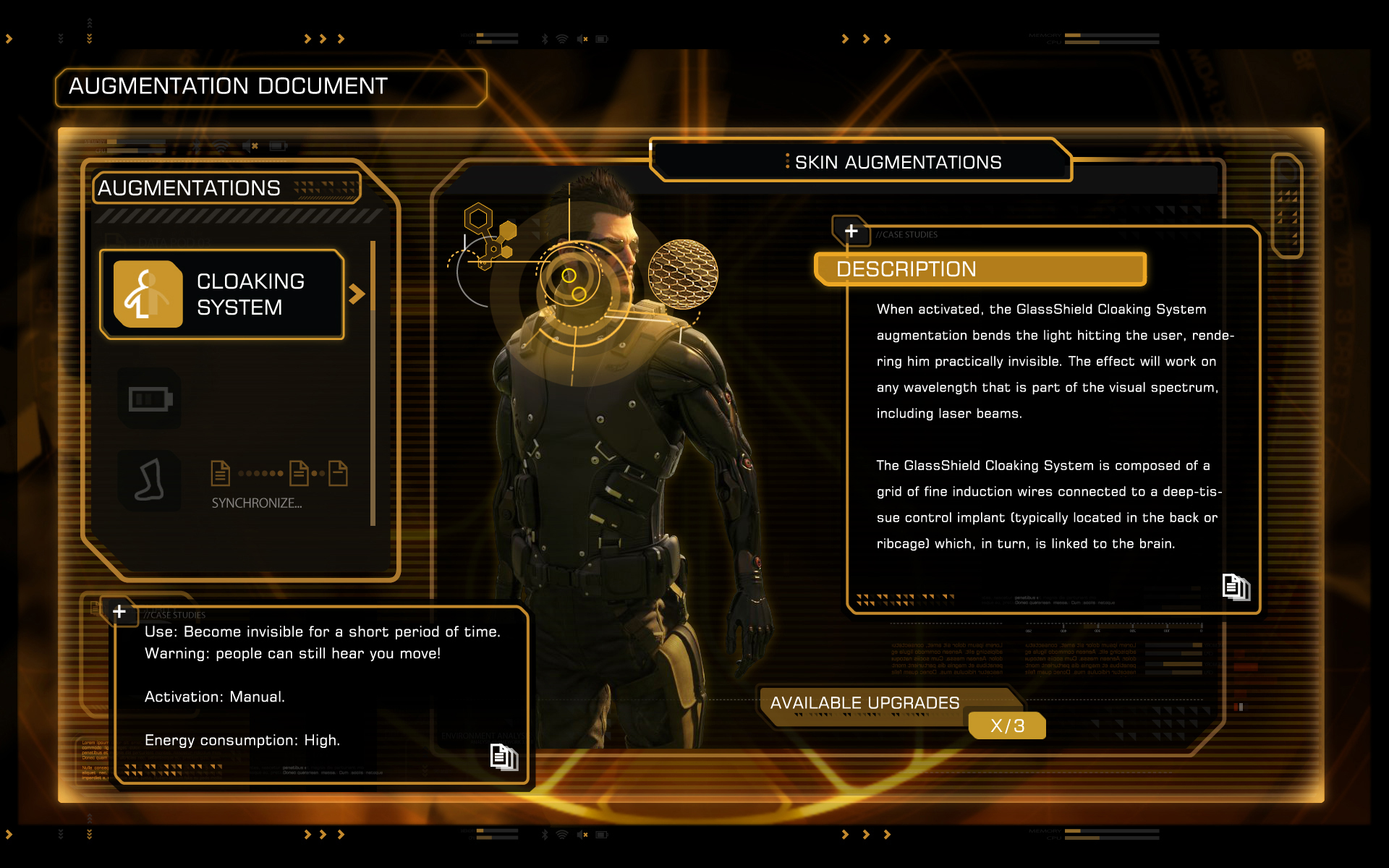
Task: Click the Augmentation Document title
Action: [x=229, y=86]
